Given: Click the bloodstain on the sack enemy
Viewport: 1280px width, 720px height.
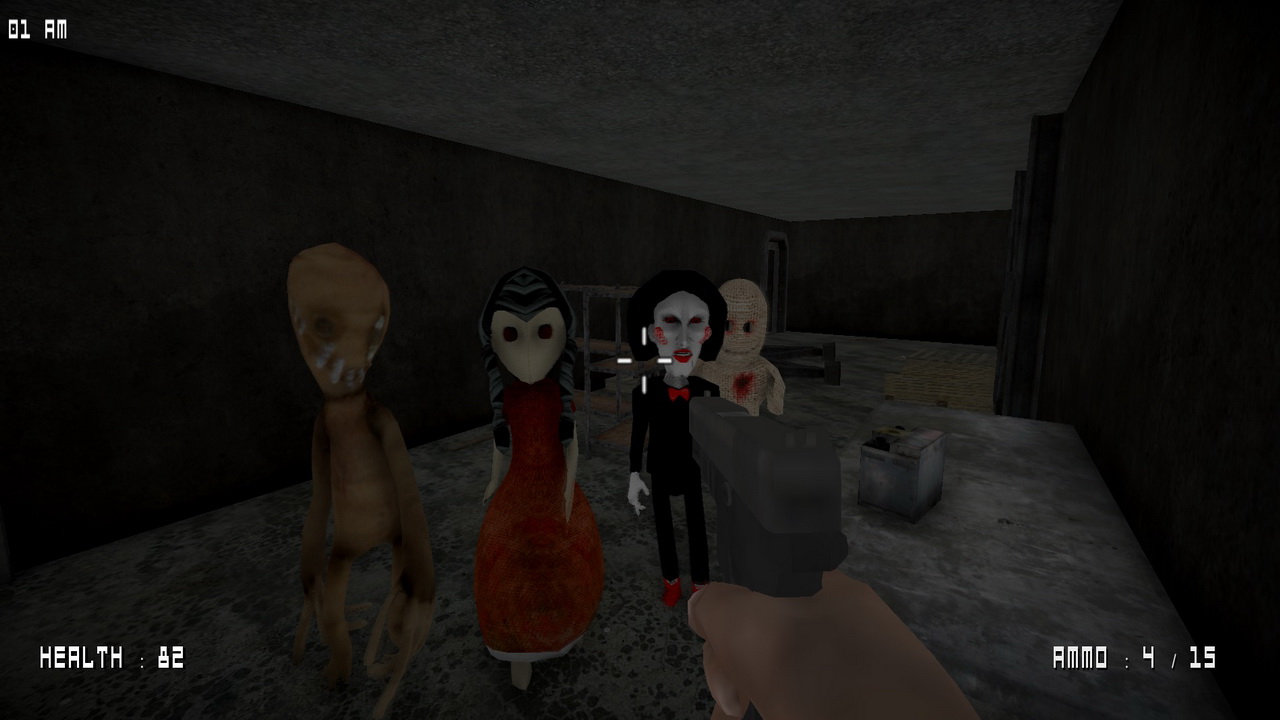Looking at the screenshot, I should [x=744, y=382].
